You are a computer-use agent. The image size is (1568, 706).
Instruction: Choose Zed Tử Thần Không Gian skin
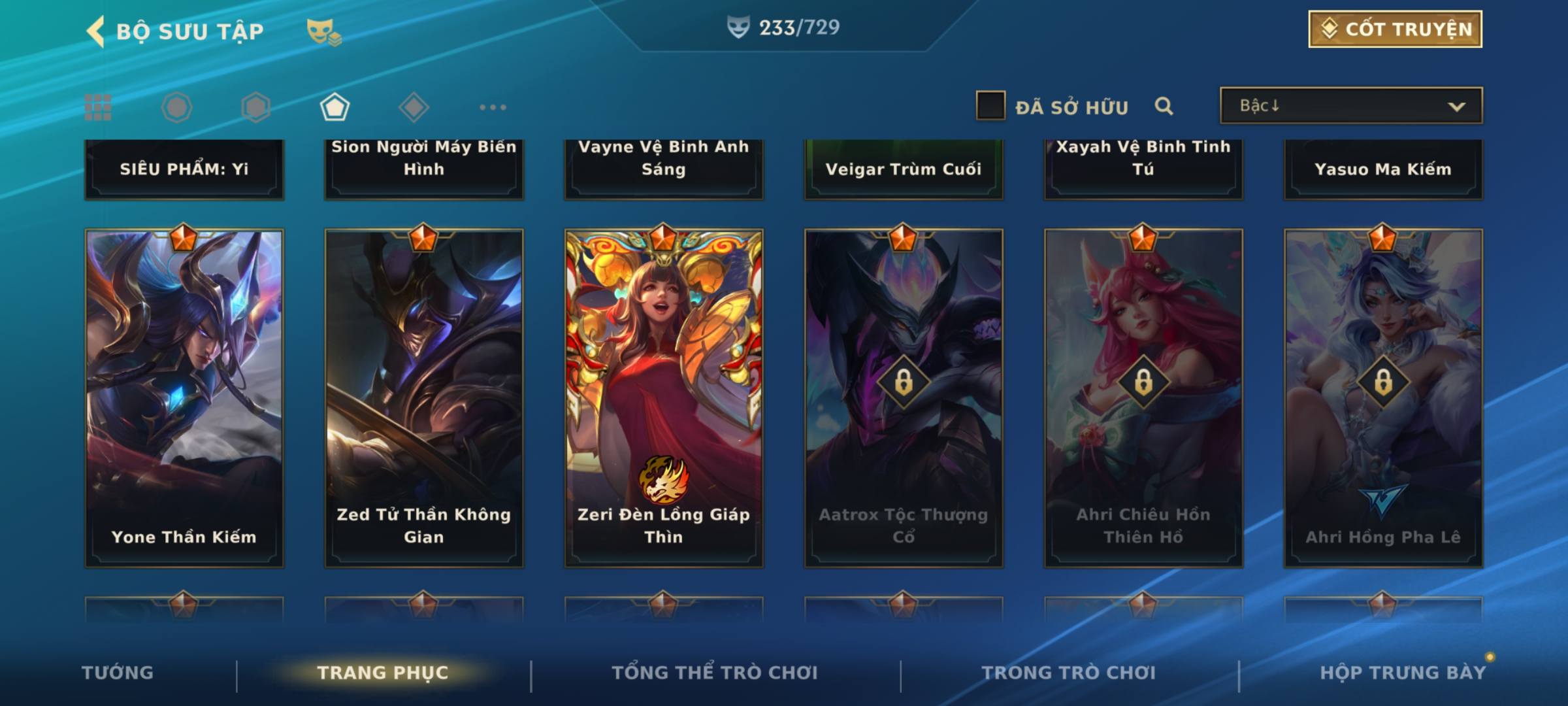424,397
